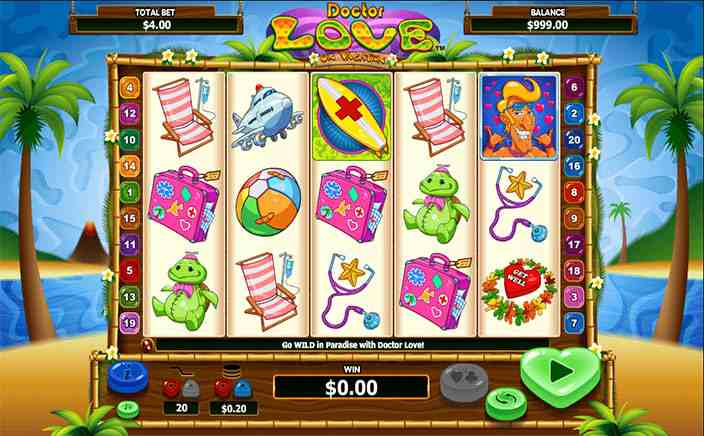The image size is (704, 436).
Task: Select payline marker number 19
Action: click(129, 322)
